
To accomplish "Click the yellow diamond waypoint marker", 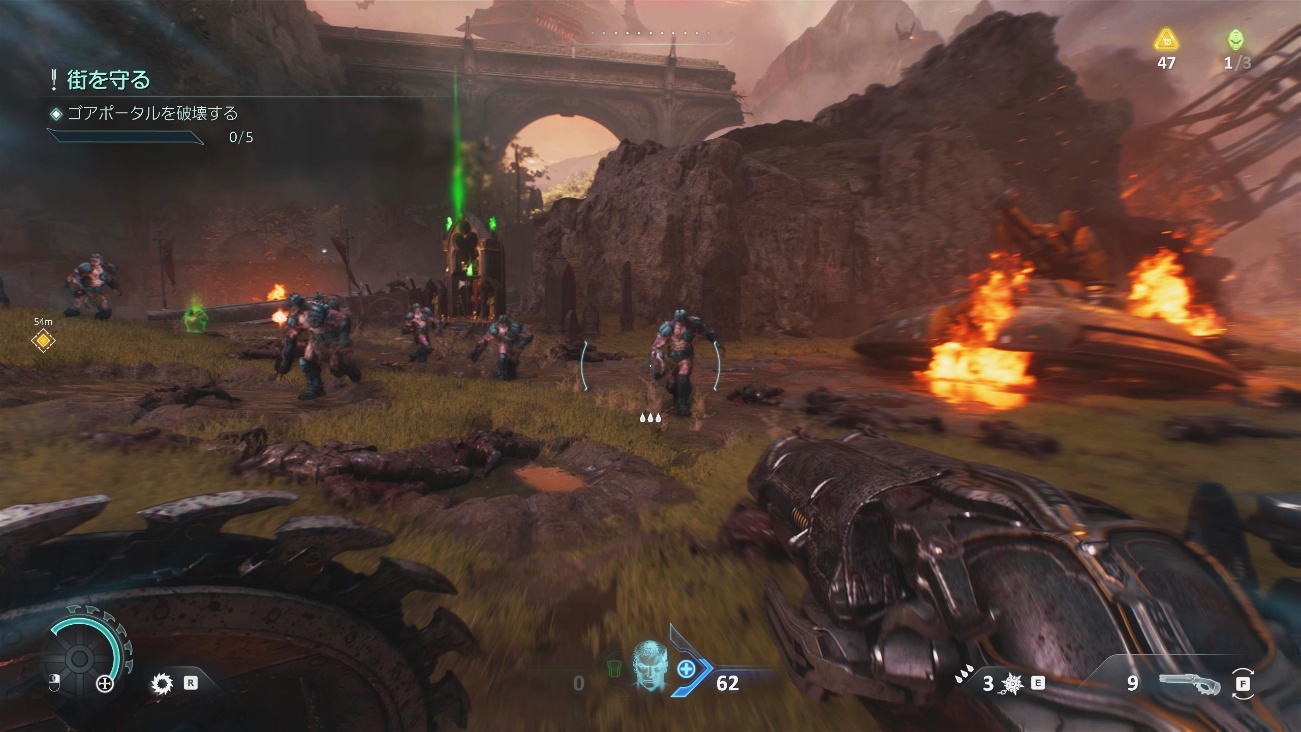I will click(x=43, y=341).
